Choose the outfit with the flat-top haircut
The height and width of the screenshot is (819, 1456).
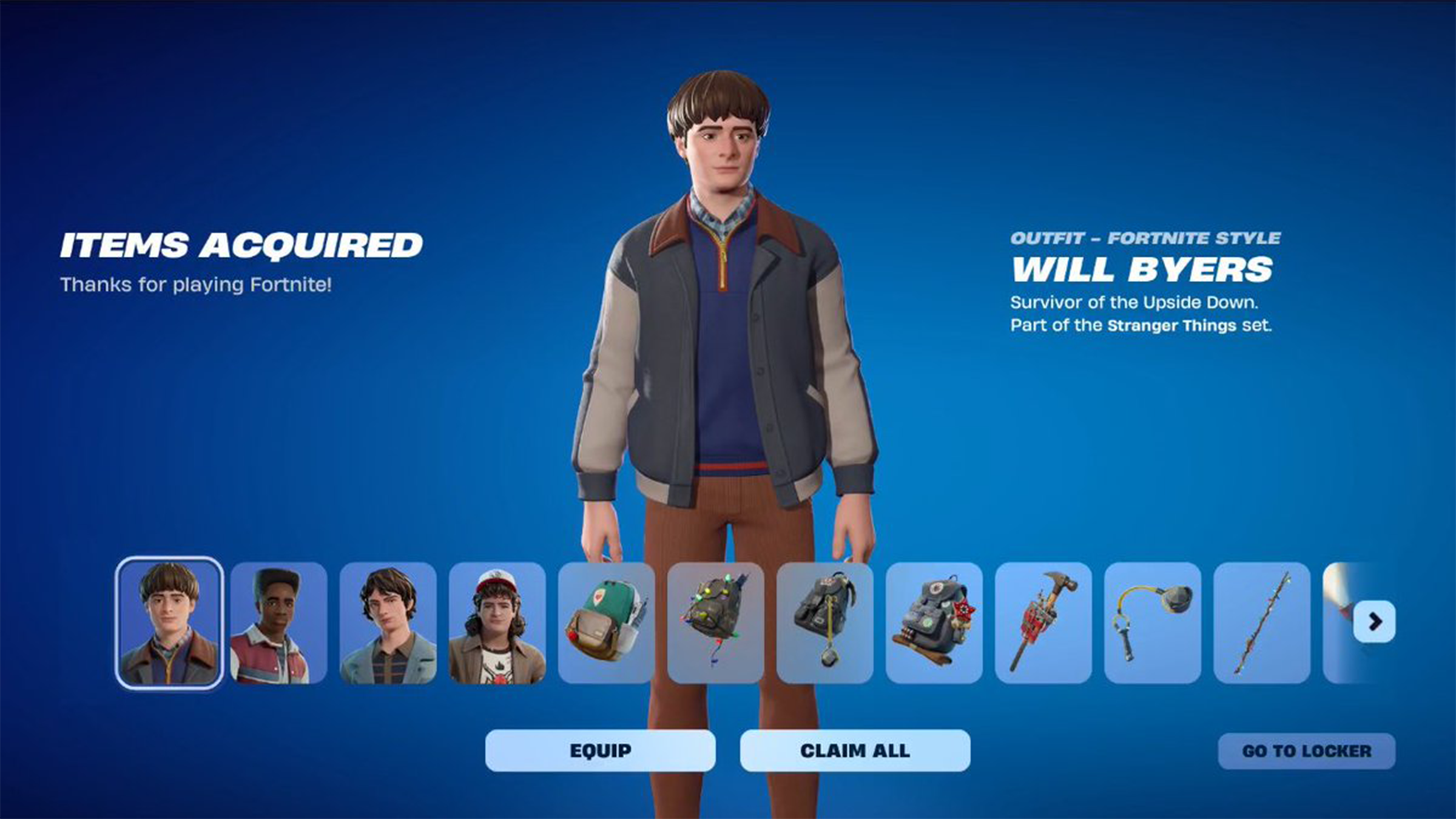point(278,623)
